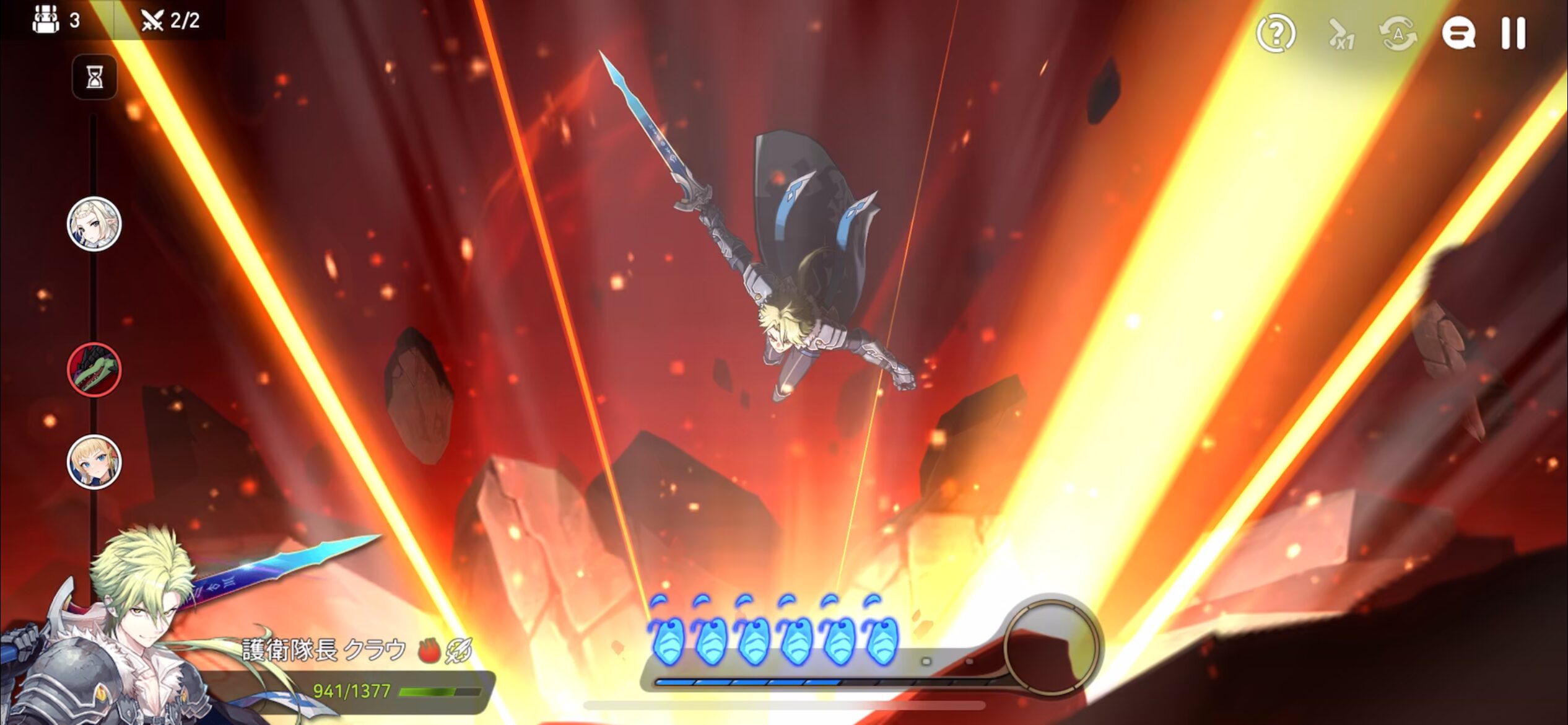Select the blonde blue-eyed girl portrait
This screenshot has width=1568, height=725.
(x=94, y=462)
